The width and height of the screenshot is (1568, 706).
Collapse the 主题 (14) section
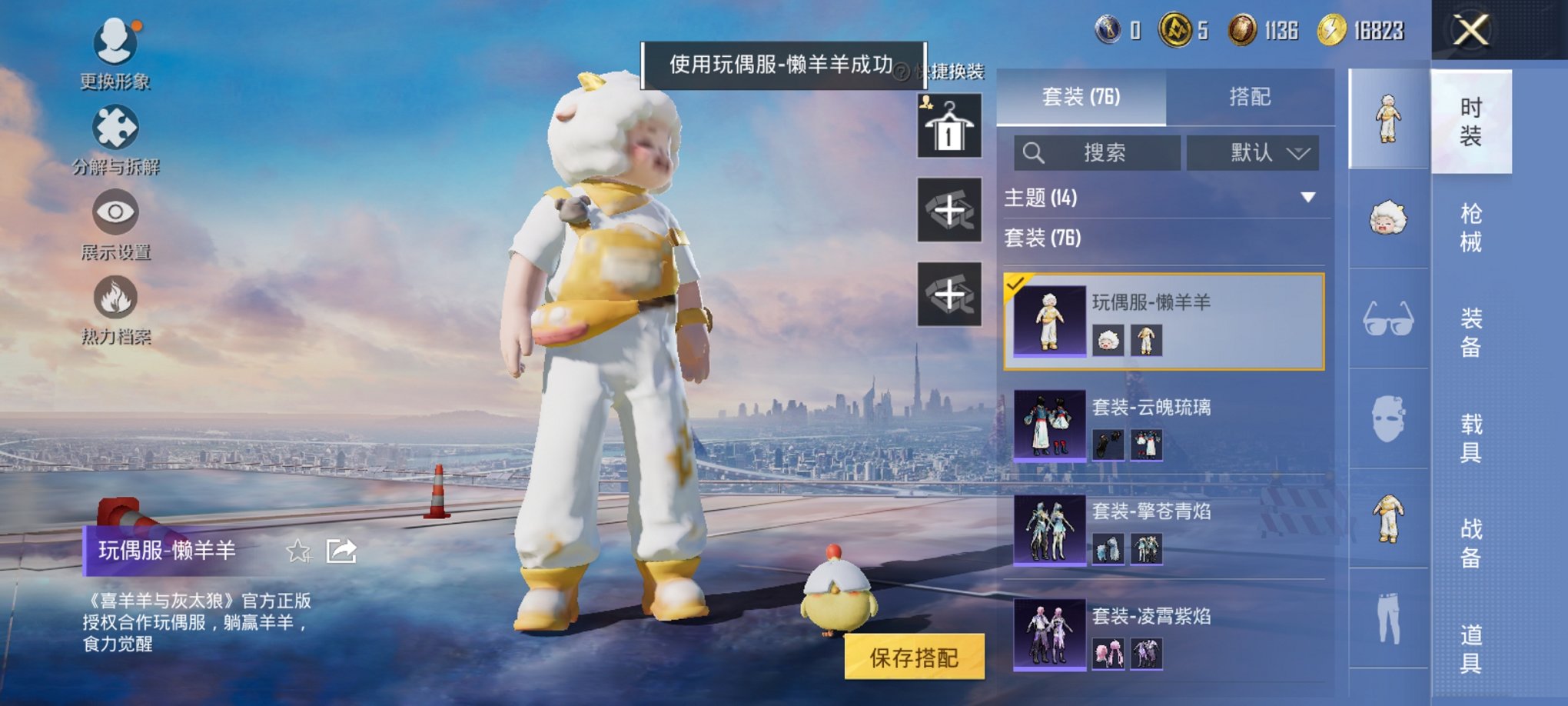pyautogui.click(x=1307, y=195)
